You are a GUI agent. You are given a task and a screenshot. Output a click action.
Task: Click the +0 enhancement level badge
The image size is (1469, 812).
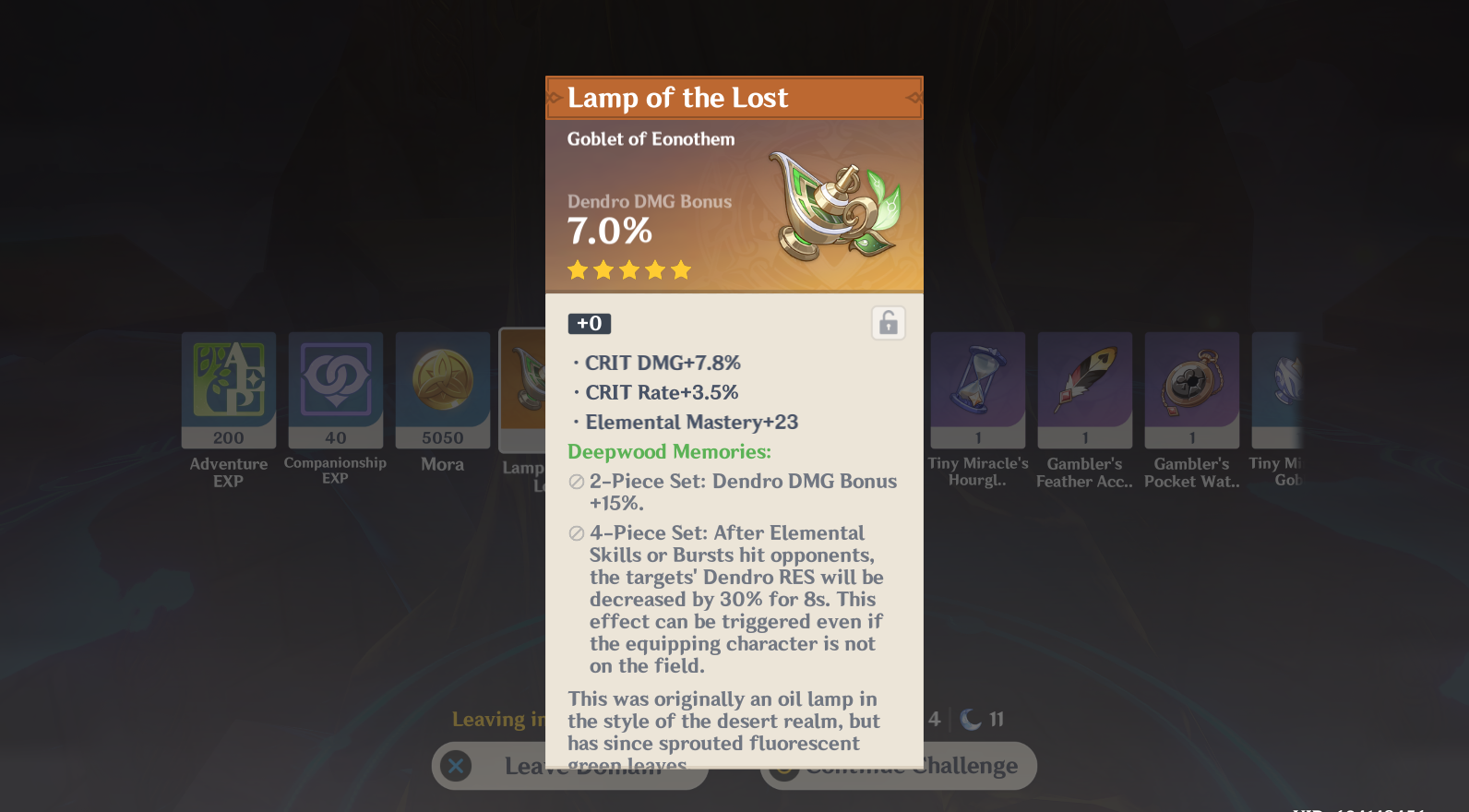point(589,323)
